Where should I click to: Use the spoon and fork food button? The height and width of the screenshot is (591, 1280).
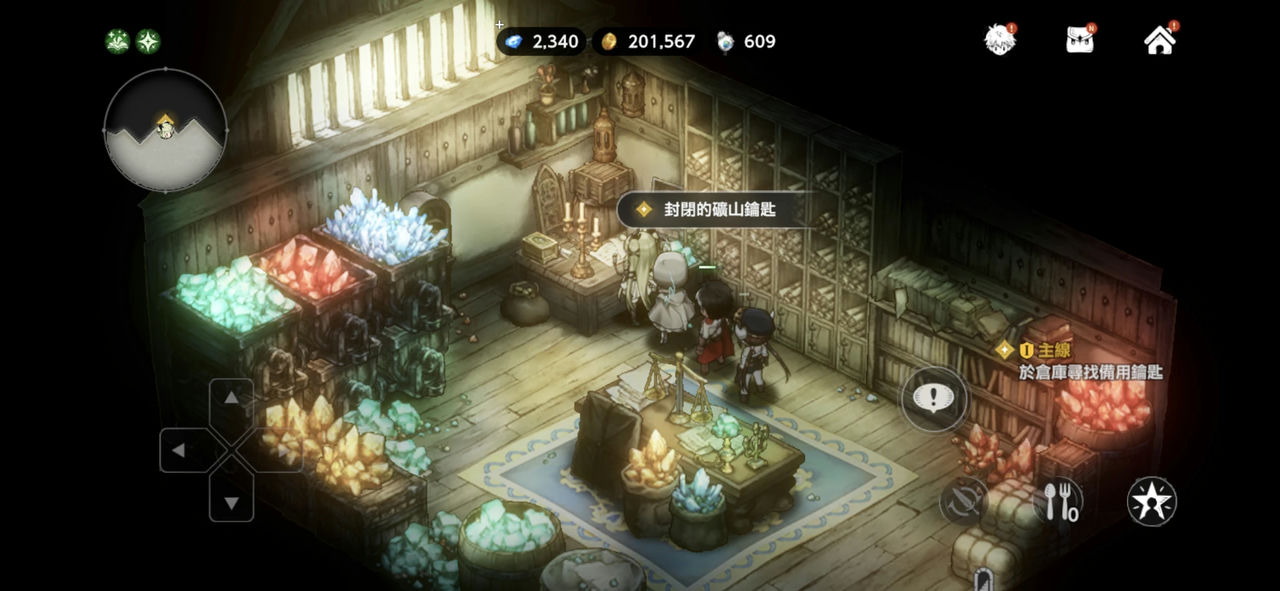tap(1058, 501)
